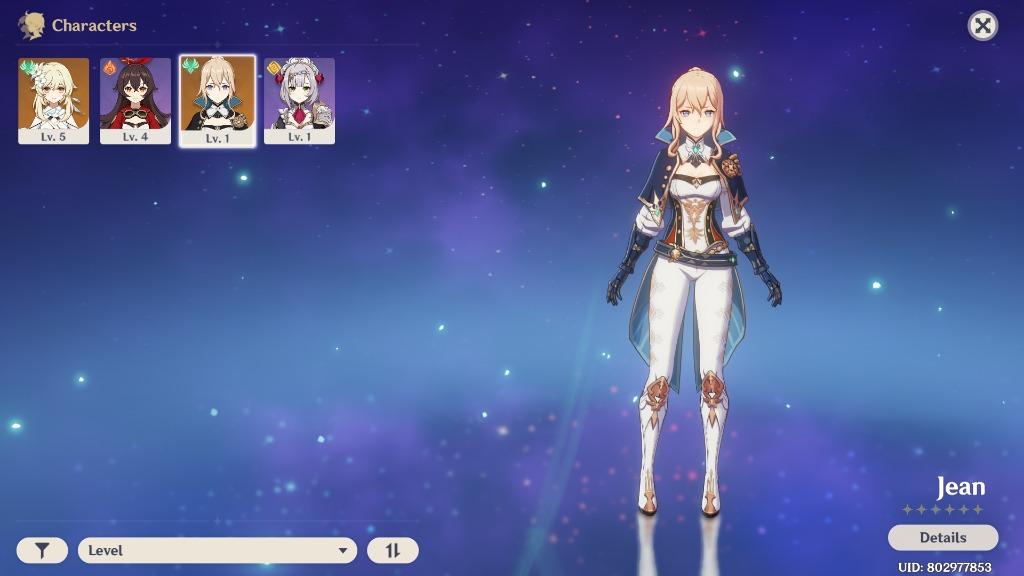
Task: Select the Lumine character portrait
Action: (x=54, y=100)
